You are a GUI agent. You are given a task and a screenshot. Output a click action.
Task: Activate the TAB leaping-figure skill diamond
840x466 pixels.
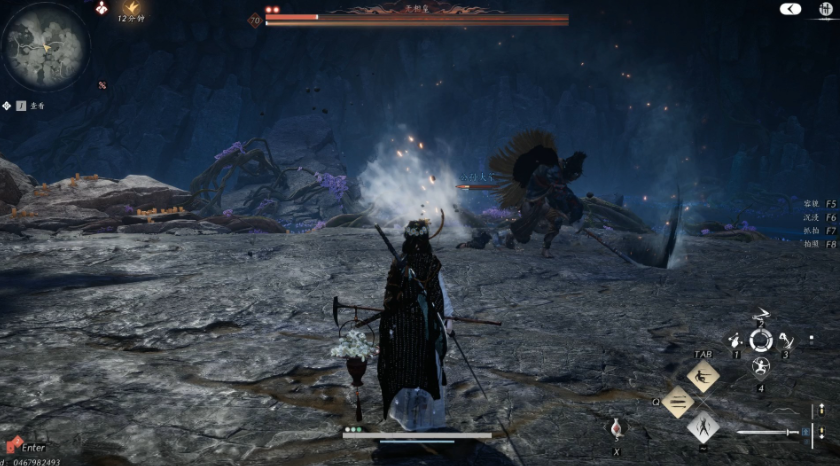point(703,376)
